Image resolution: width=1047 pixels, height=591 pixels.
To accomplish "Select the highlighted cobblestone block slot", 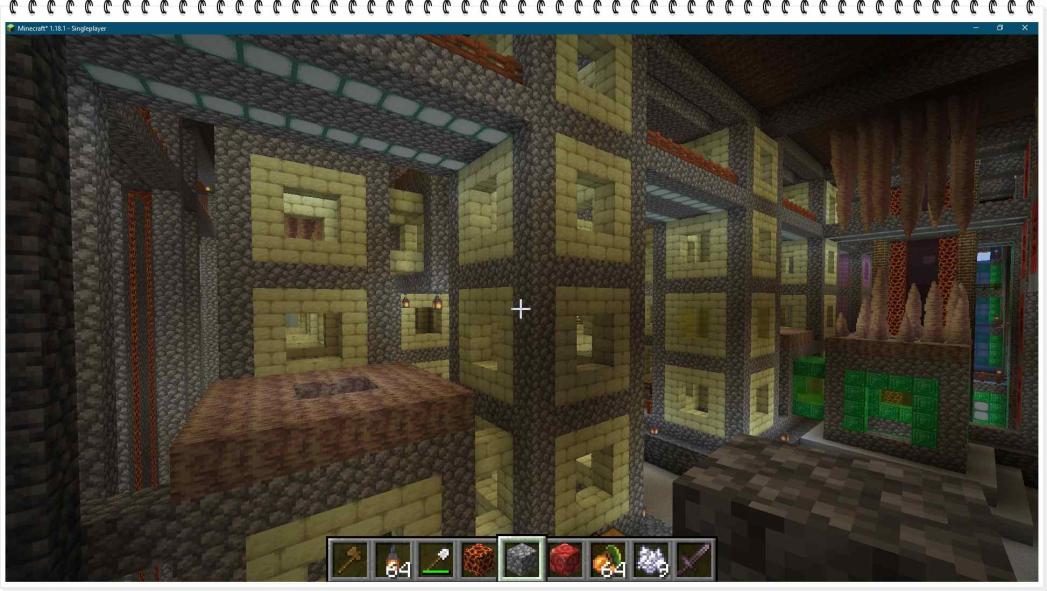I will pyautogui.click(x=522, y=559).
